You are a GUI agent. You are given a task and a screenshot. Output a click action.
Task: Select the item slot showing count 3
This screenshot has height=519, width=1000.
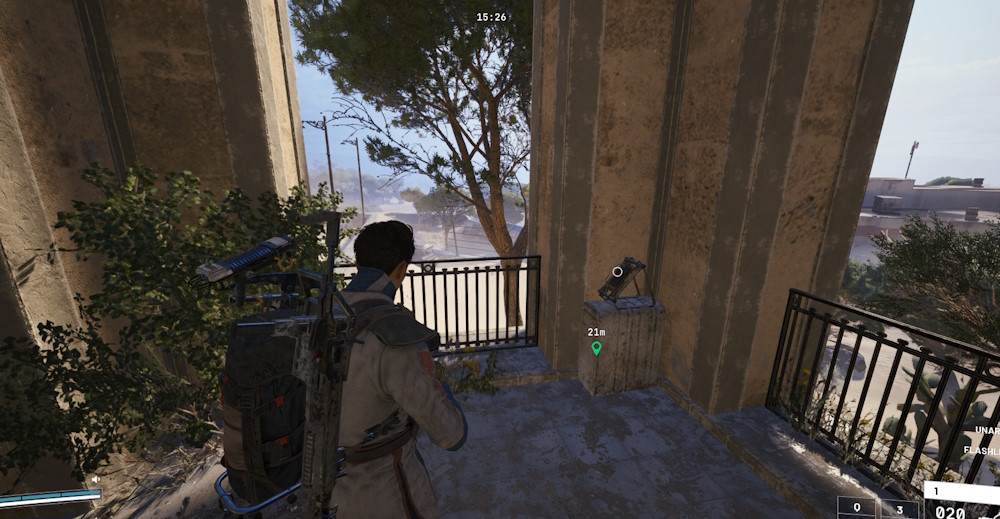pyautogui.click(x=899, y=508)
